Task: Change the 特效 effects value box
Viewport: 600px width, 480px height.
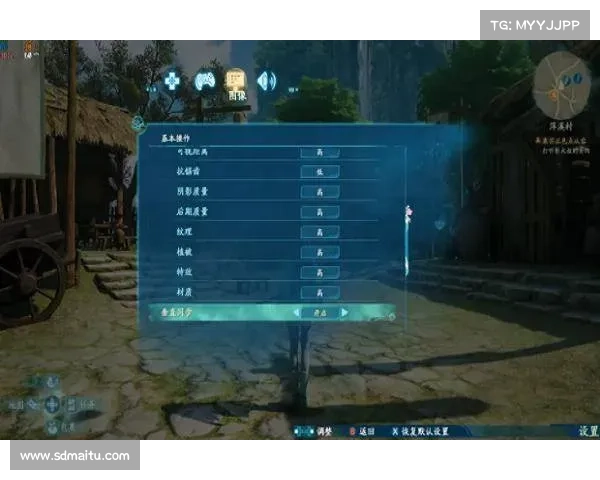Action: (x=320, y=272)
